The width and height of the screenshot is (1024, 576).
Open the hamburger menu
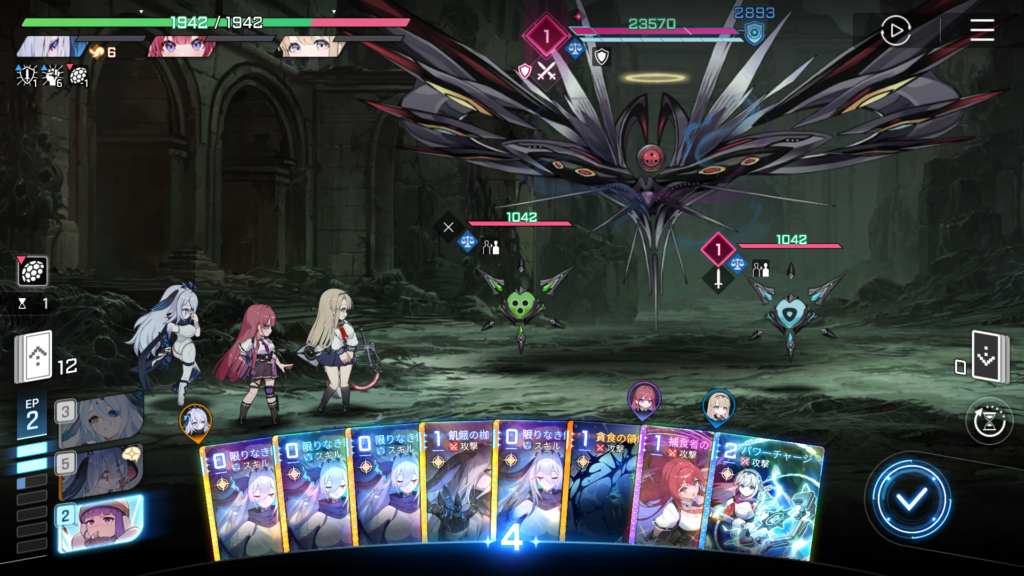[982, 31]
